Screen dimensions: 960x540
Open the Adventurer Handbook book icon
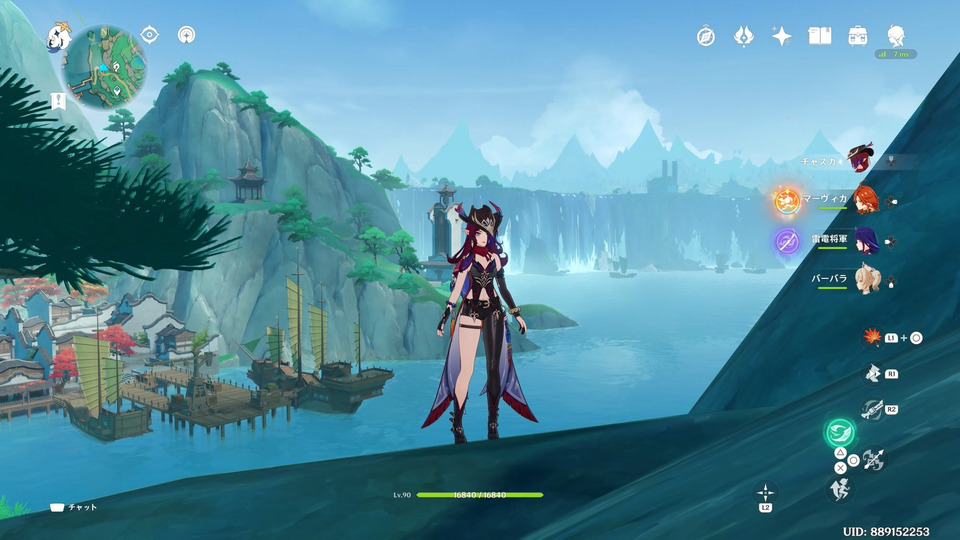pos(820,36)
